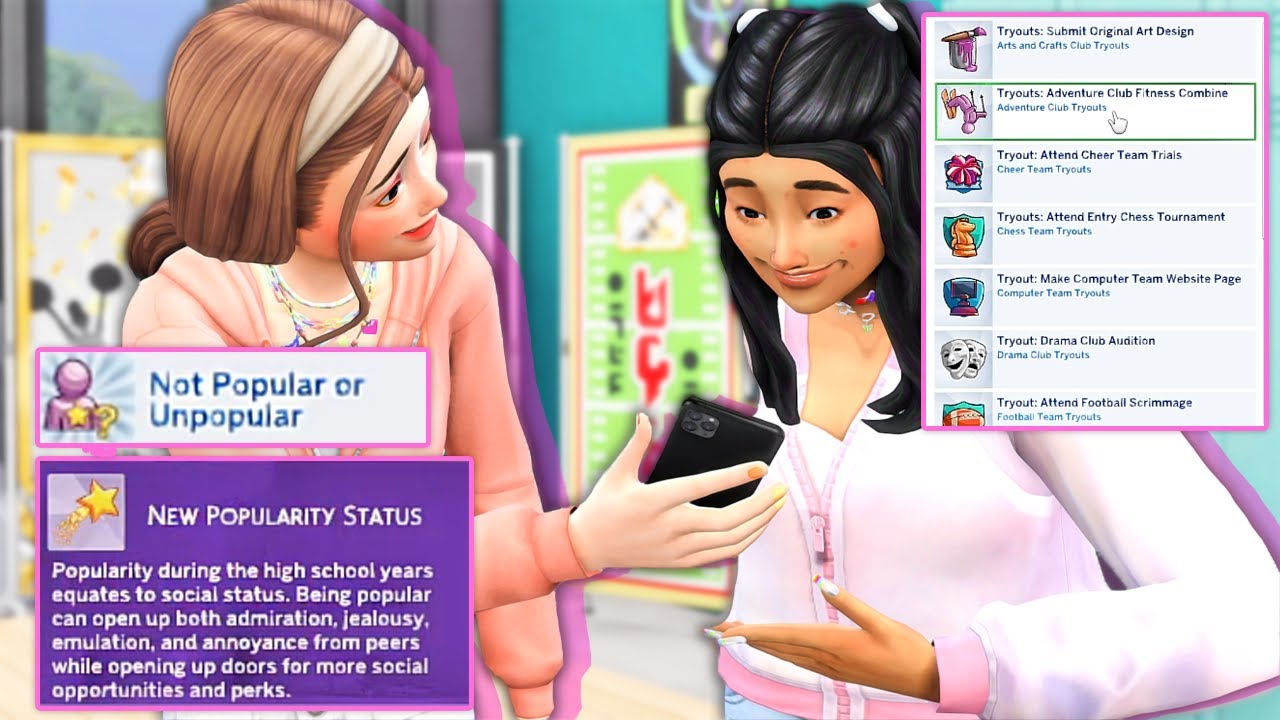Select the Football Team jersey icon
The image size is (1280, 720).
(x=962, y=415)
